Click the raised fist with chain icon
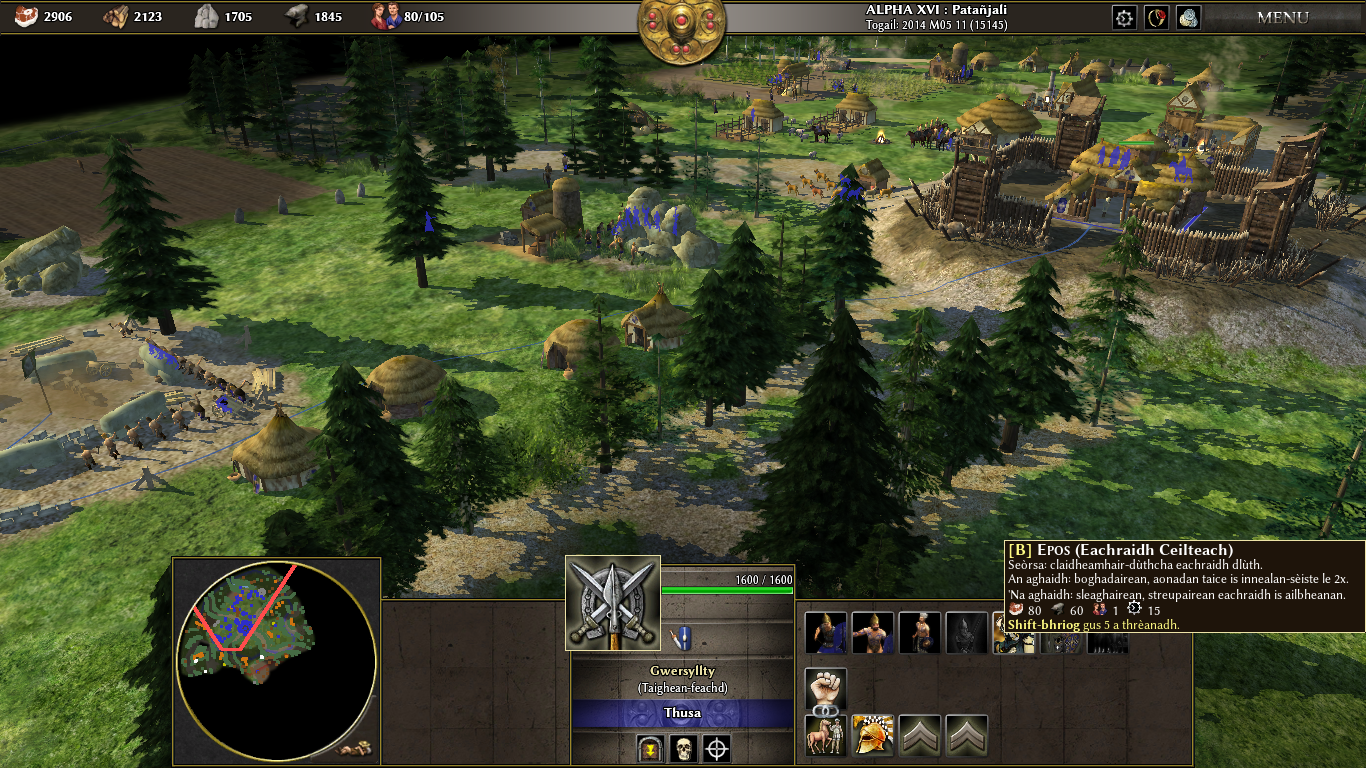The height and width of the screenshot is (768, 1366). tap(825, 690)
